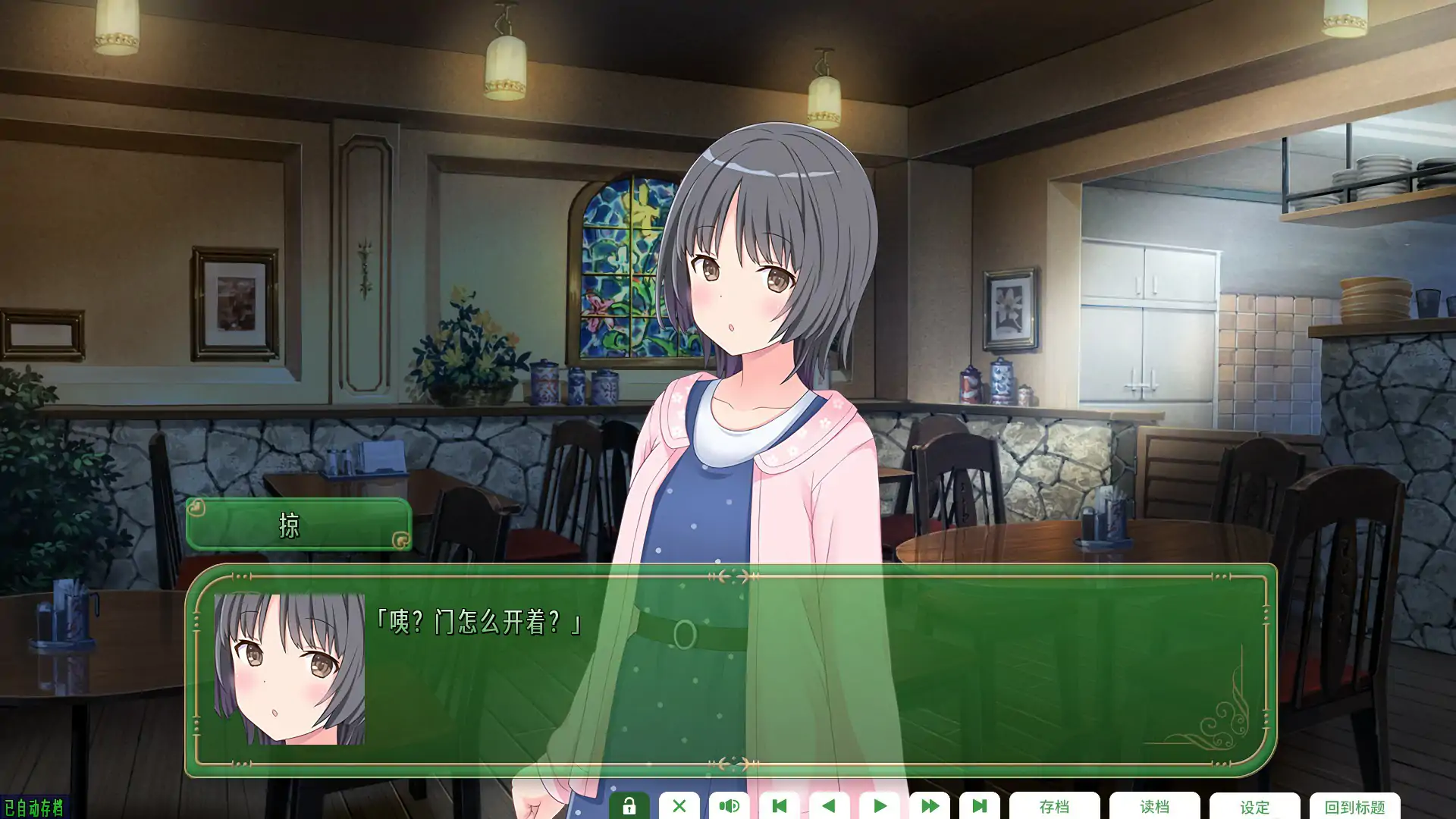This screenshot has height=819, width=1456.
Task: Hide the message window with the X button
Action: coord(679,807)
